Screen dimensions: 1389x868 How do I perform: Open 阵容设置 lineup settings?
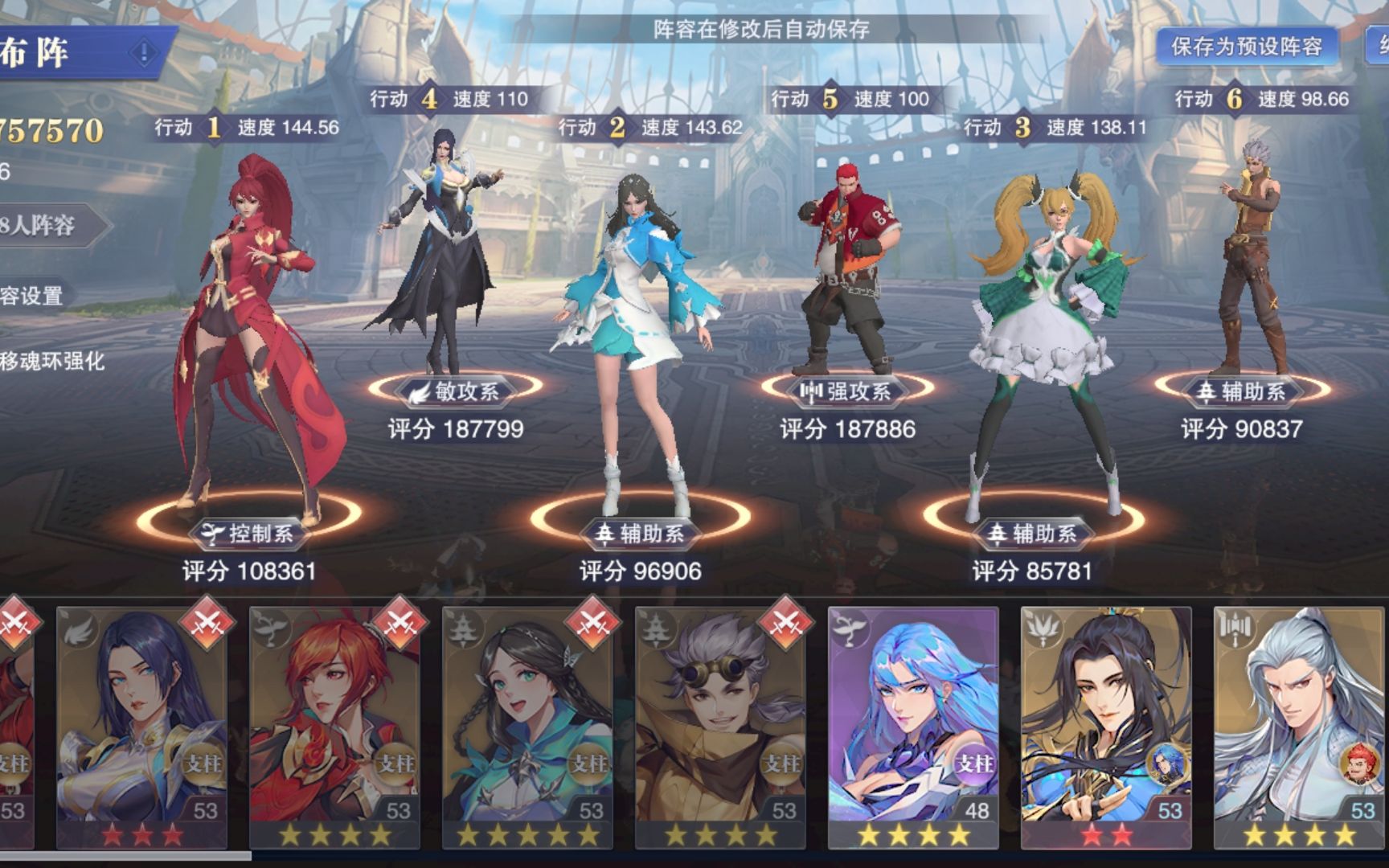pos(32,296)
